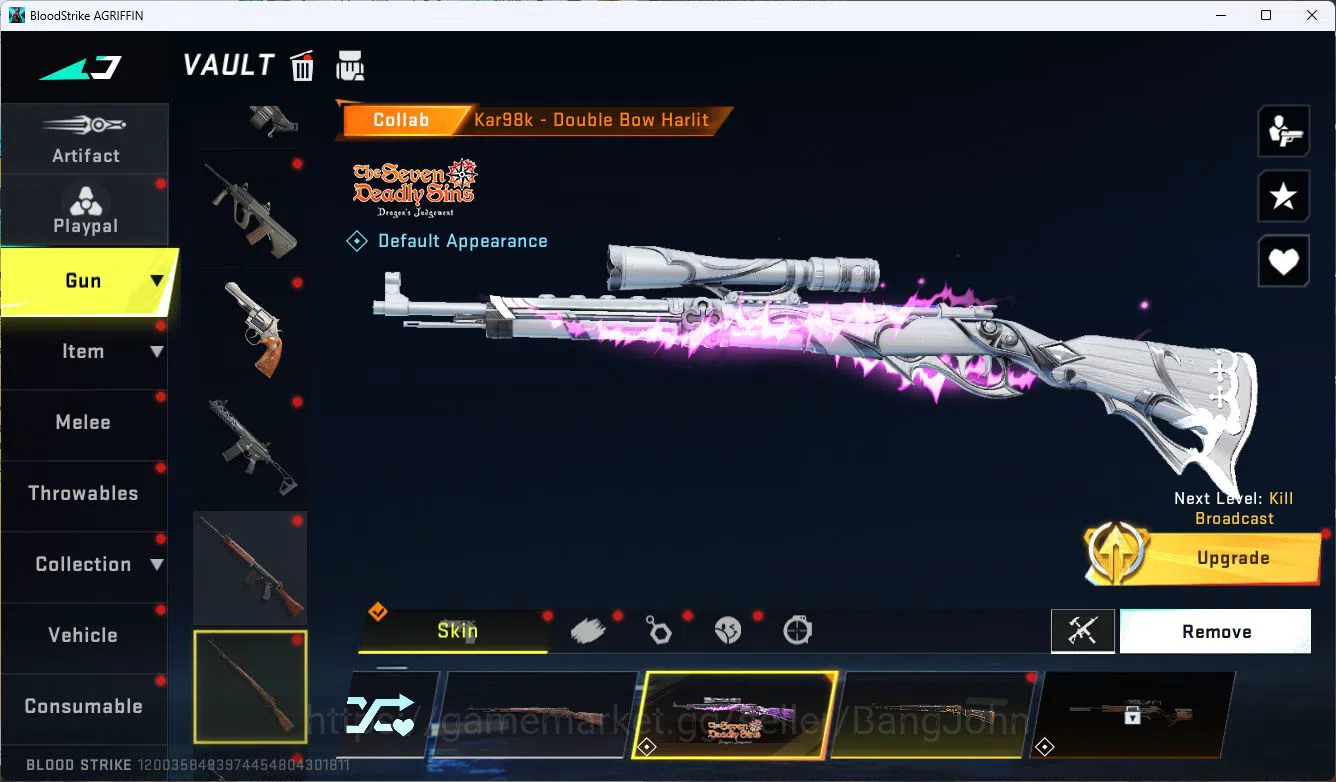
Task: Open the scope reticle attachment icon
Action: coord(797,628)
